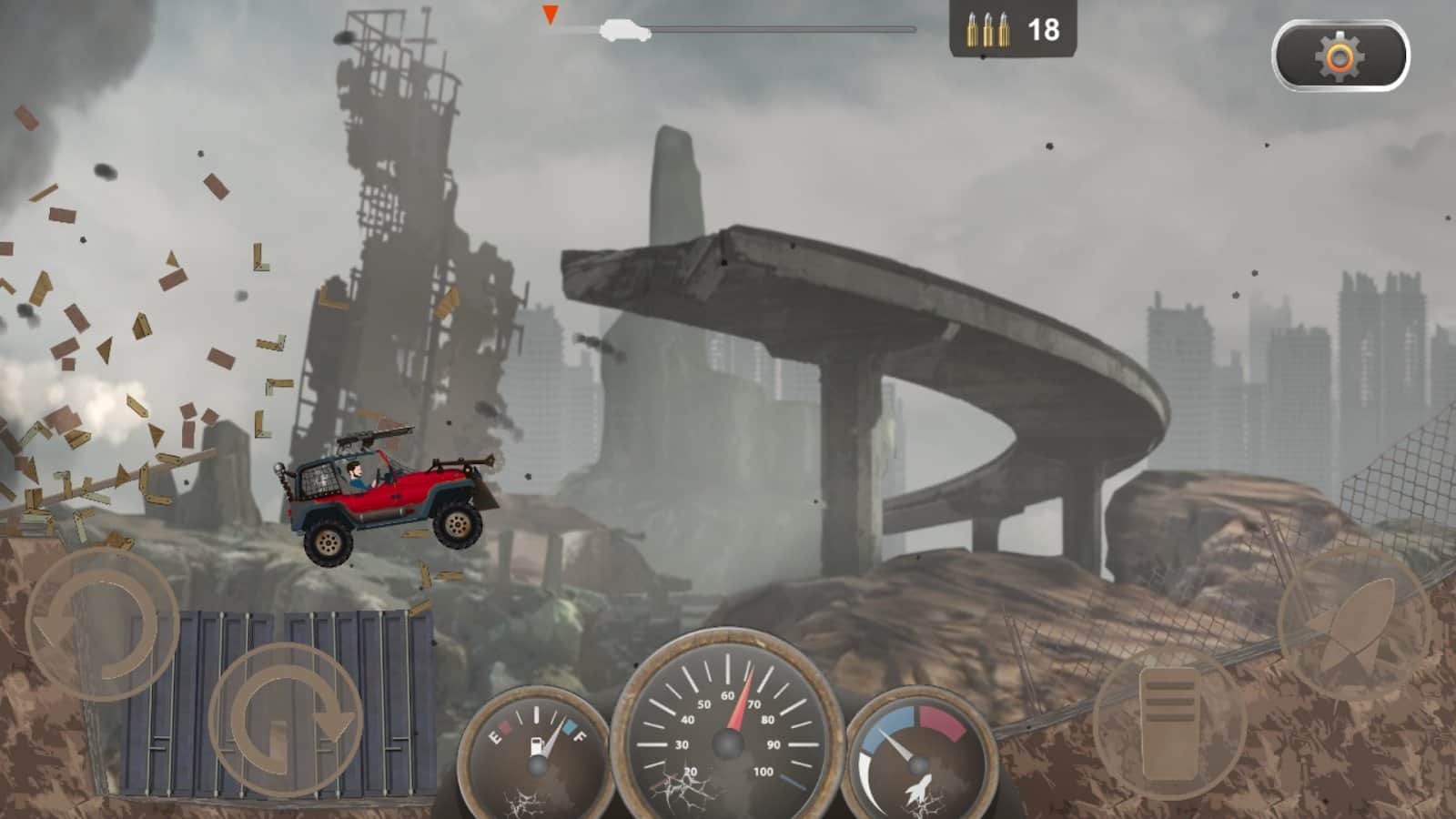Tap the bullets ammo icon

[x=986, y=30]
